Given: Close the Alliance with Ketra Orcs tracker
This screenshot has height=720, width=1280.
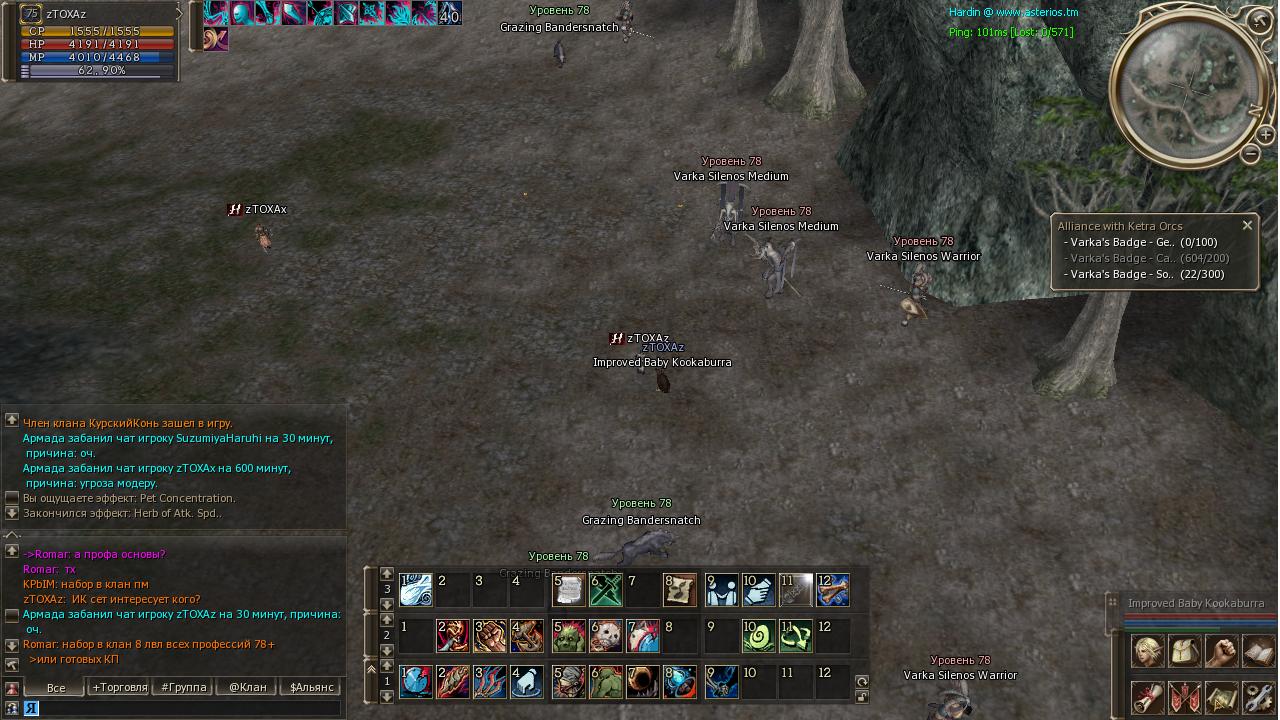Looking at the screenshot, I should 1247,225.
